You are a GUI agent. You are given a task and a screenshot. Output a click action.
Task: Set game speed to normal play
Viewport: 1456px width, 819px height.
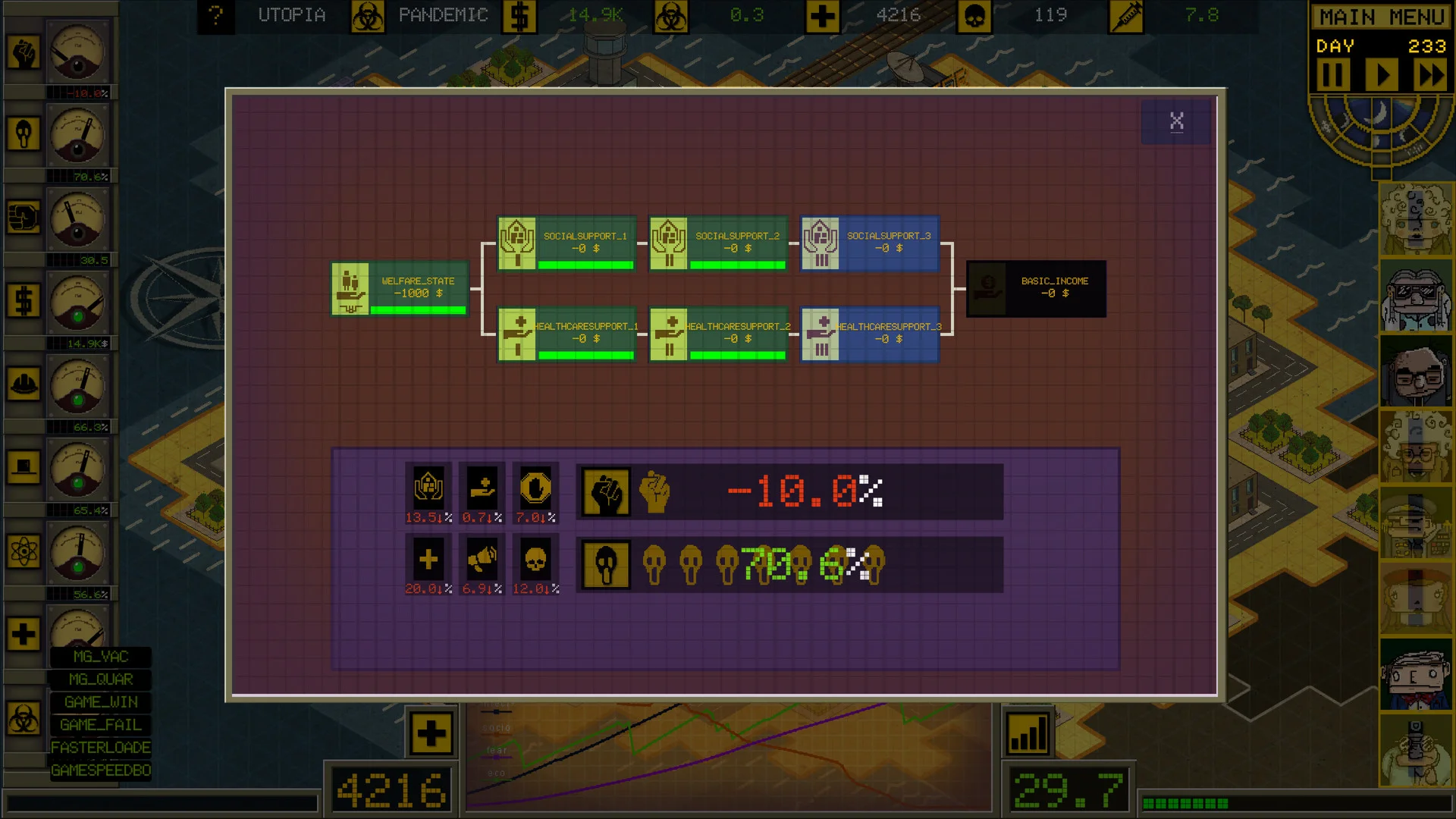pyautogui.click(x=1382, y=75)
